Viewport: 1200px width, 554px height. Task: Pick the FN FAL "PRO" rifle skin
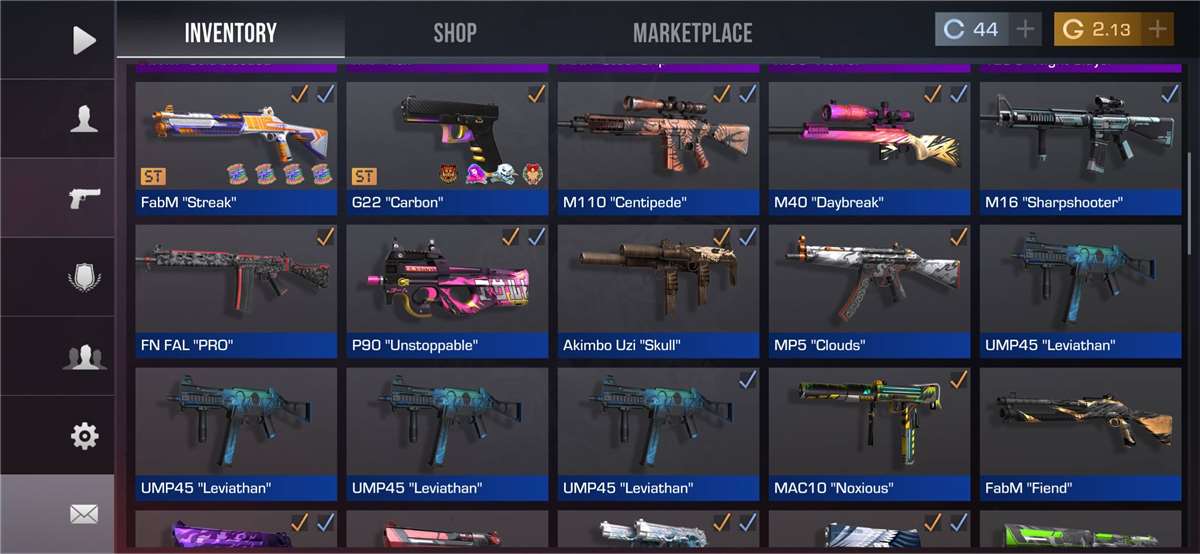236,290
